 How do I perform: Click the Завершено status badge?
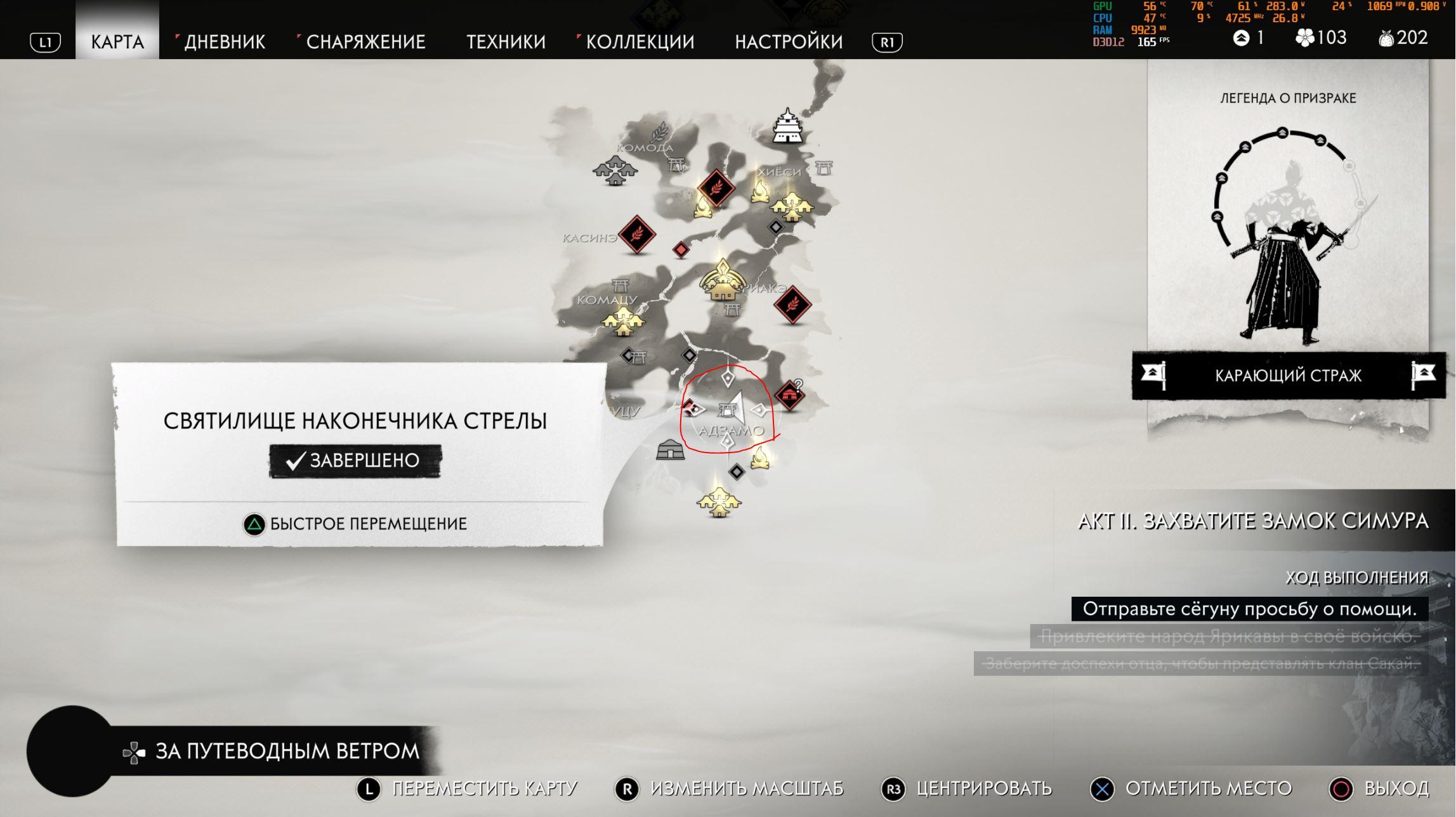pyautogui.click(x=355, y=460)
